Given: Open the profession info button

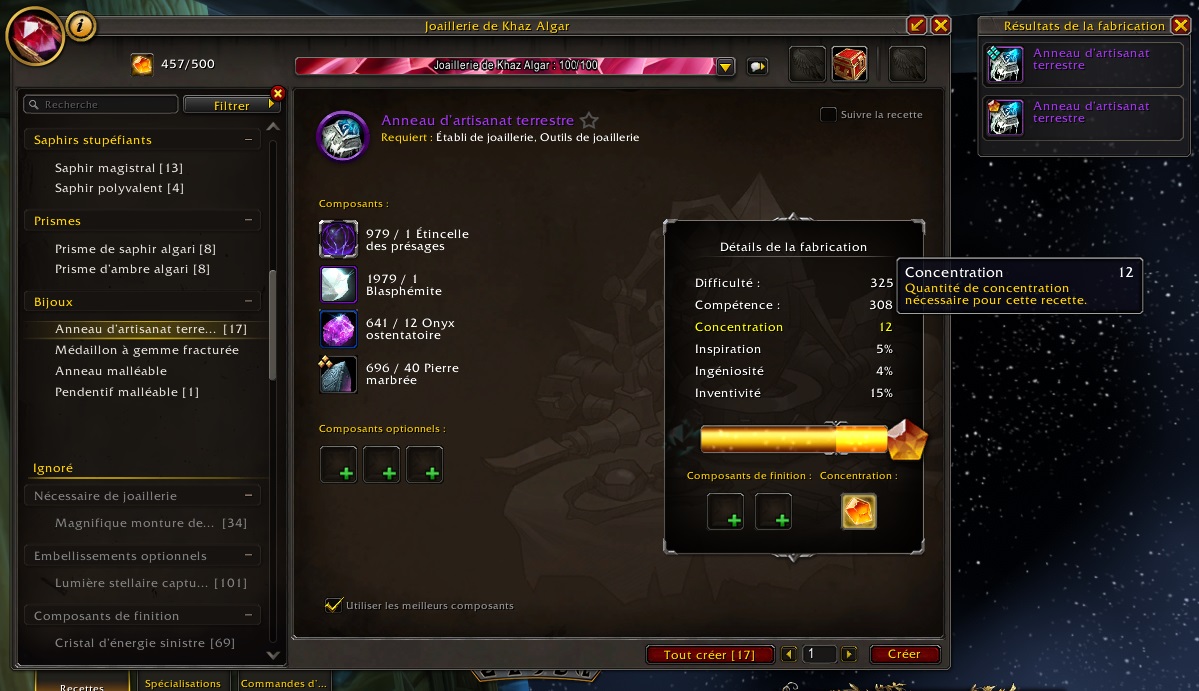Looking at the screenshot, I should tap(81, 26).
